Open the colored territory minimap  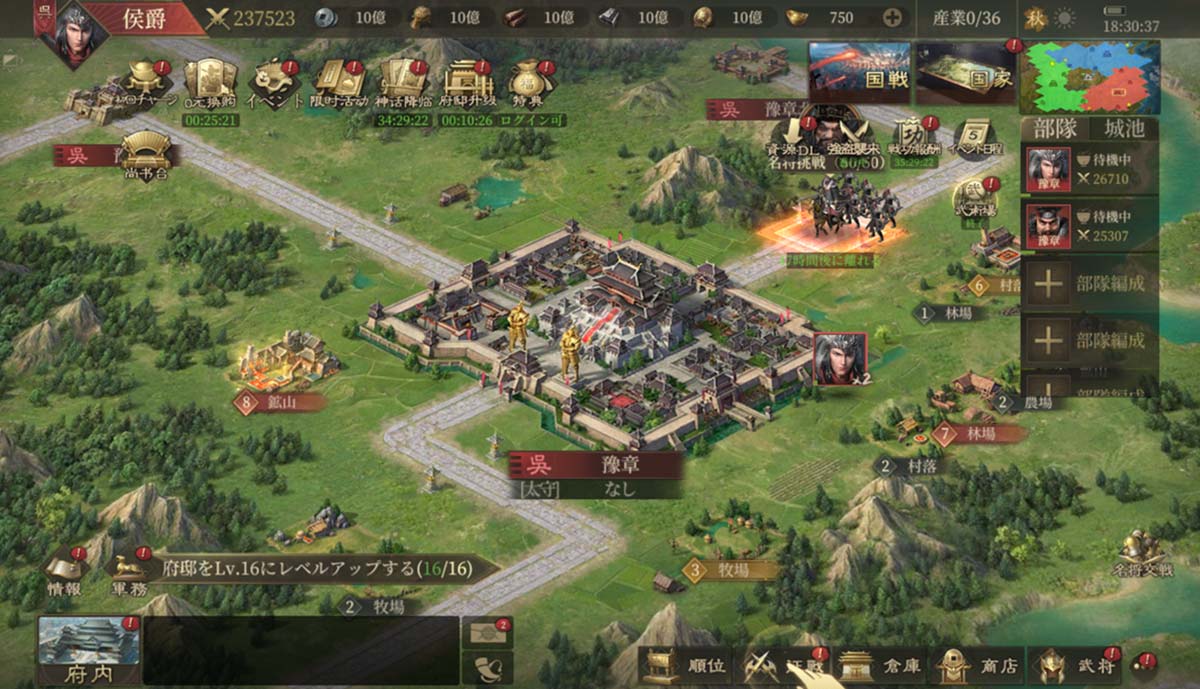(x=1088, y=76)
